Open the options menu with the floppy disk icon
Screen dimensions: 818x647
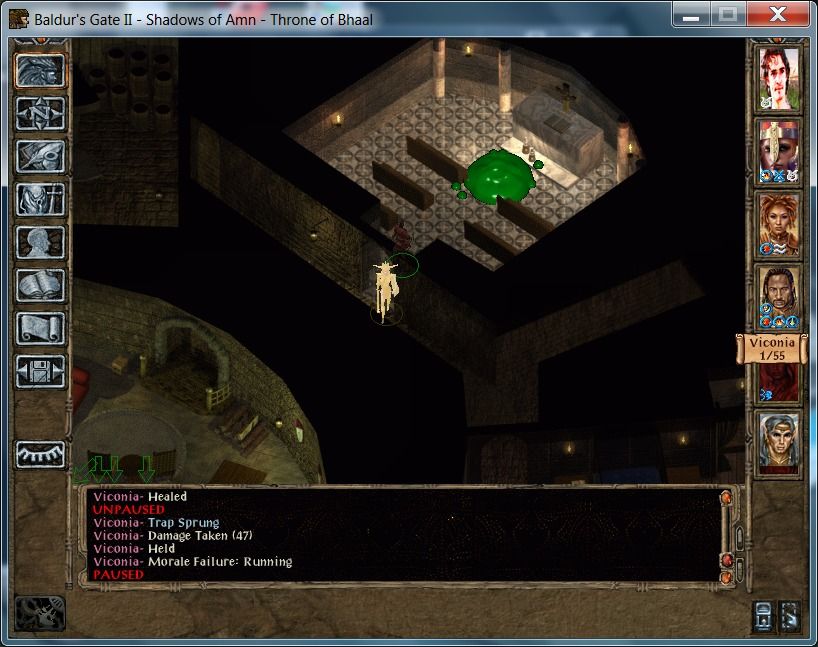[x=41, y=372]
